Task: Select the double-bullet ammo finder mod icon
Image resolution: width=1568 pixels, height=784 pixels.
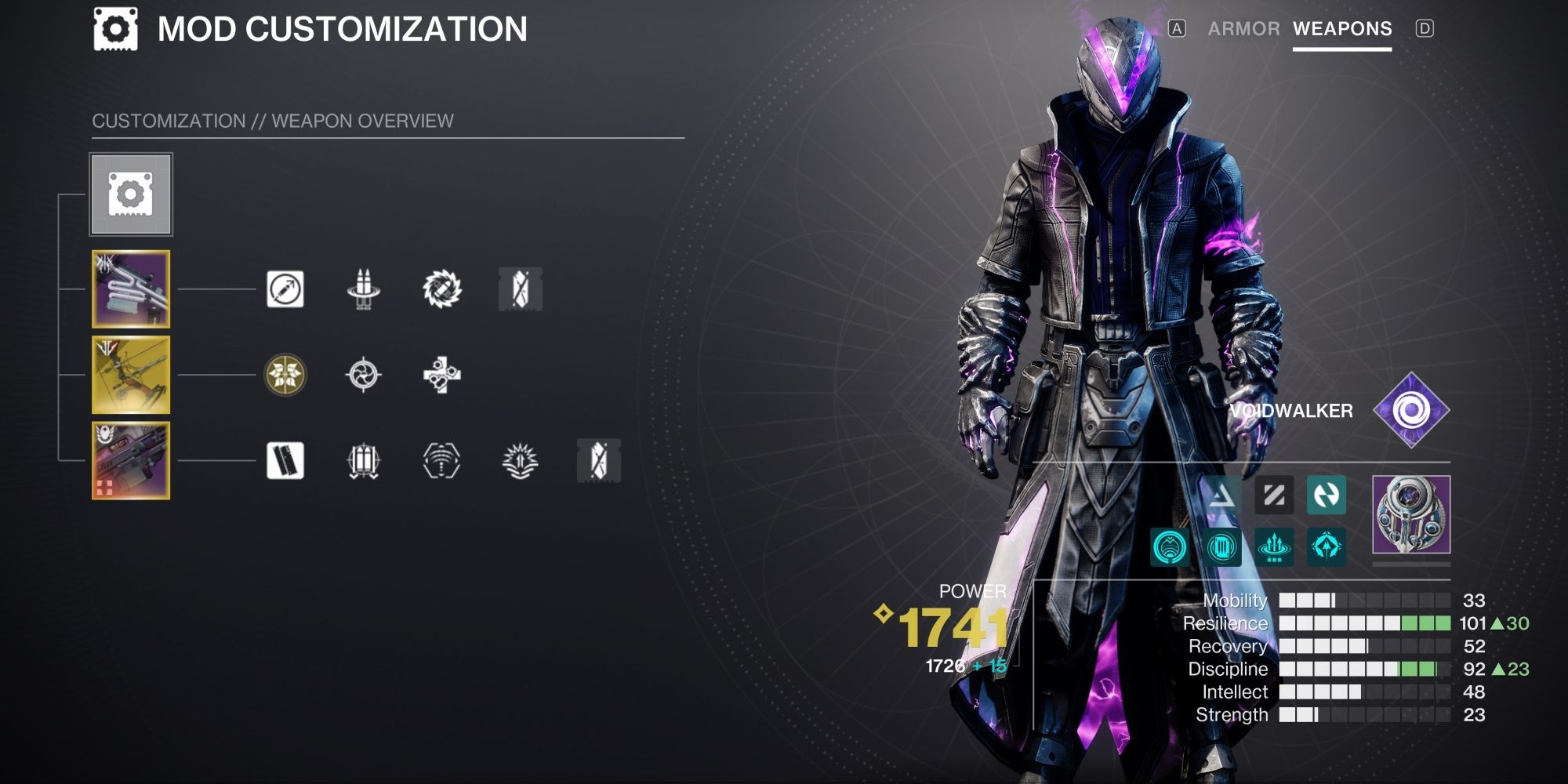Action: [361, 288]
